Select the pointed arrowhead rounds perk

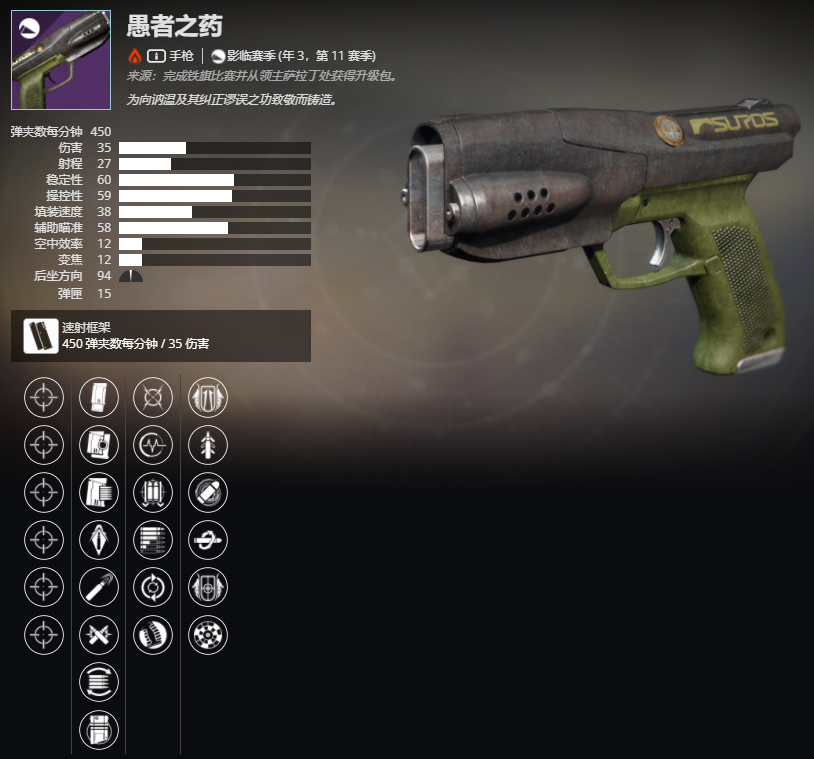(99, 539)
